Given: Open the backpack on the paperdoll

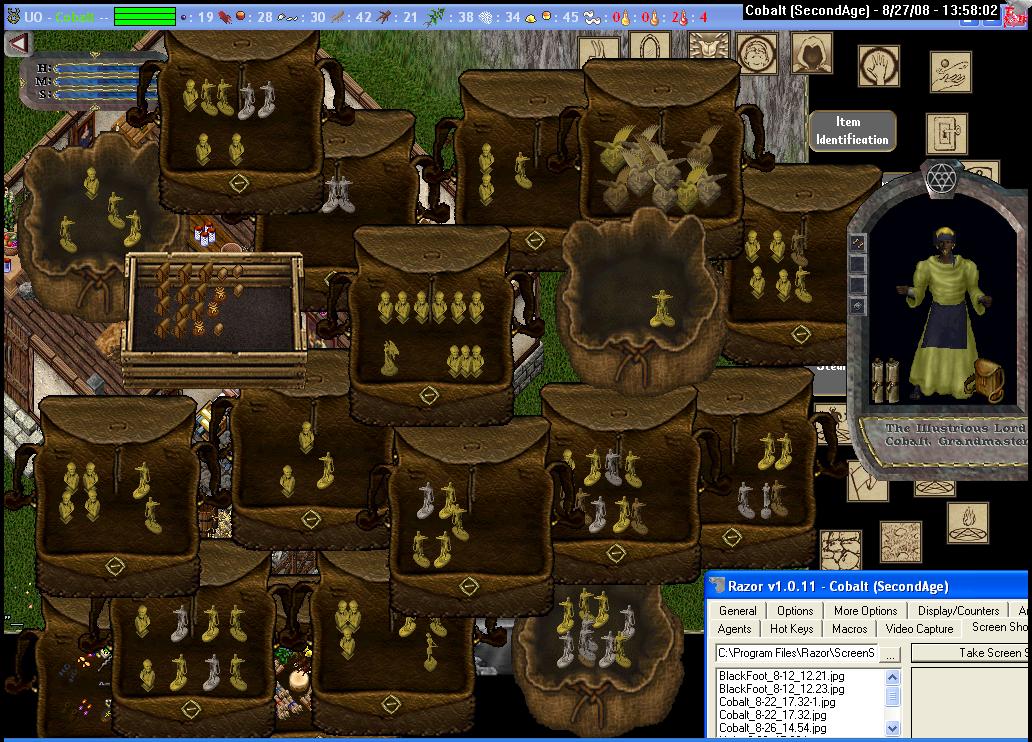Looking at the screenshot, I should (x=988, y=378).
